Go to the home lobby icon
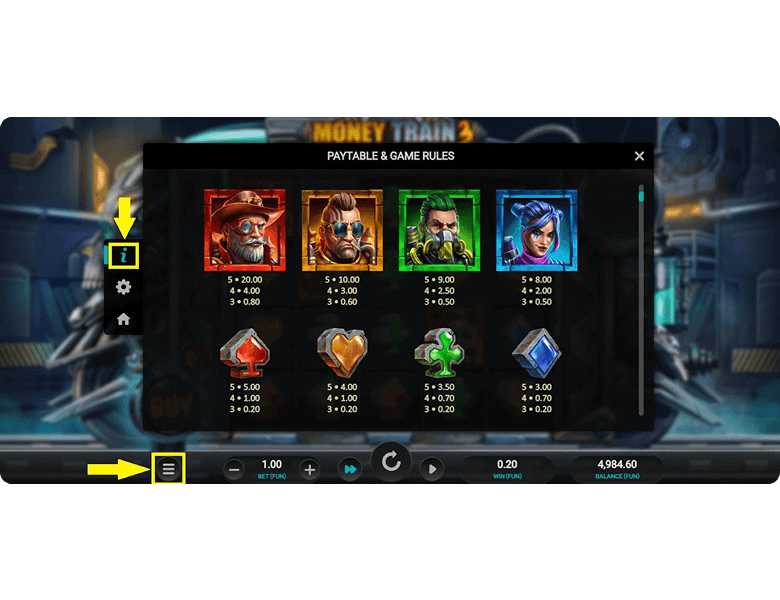This screenshot has width=780, height=600. 123,319
